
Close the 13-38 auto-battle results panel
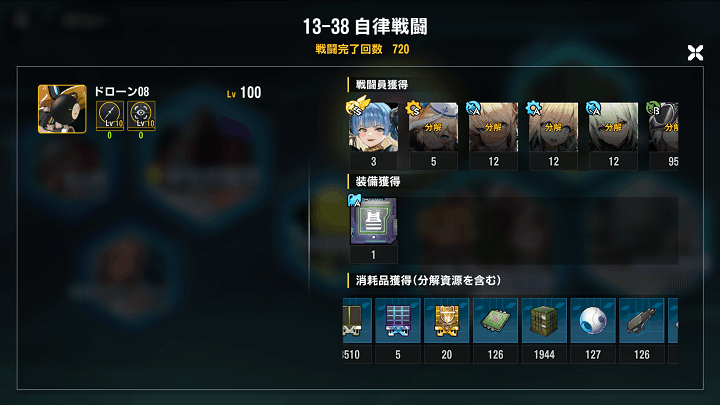click(x=696, y=53)
